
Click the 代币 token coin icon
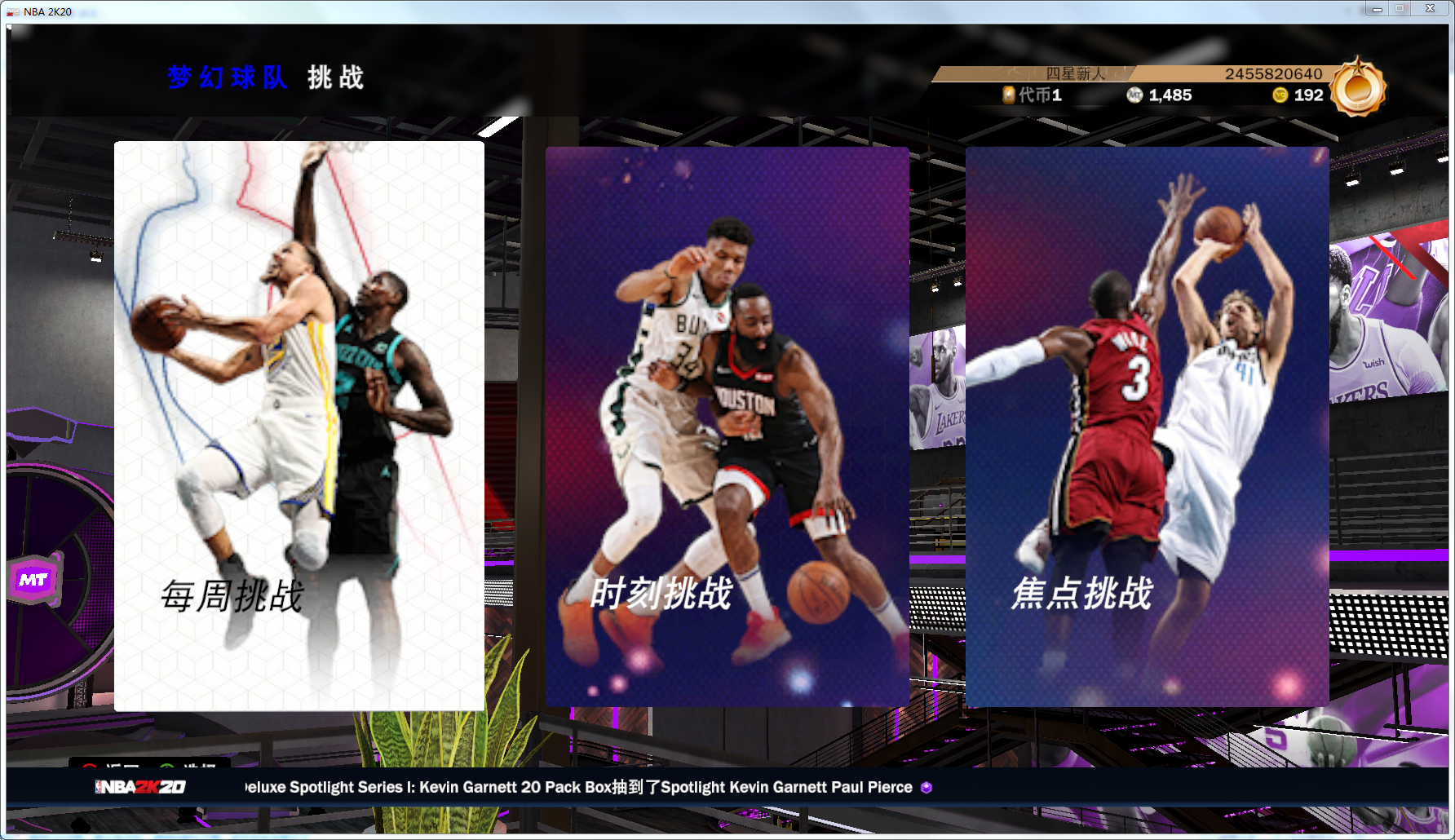(x=1011, y=95)
